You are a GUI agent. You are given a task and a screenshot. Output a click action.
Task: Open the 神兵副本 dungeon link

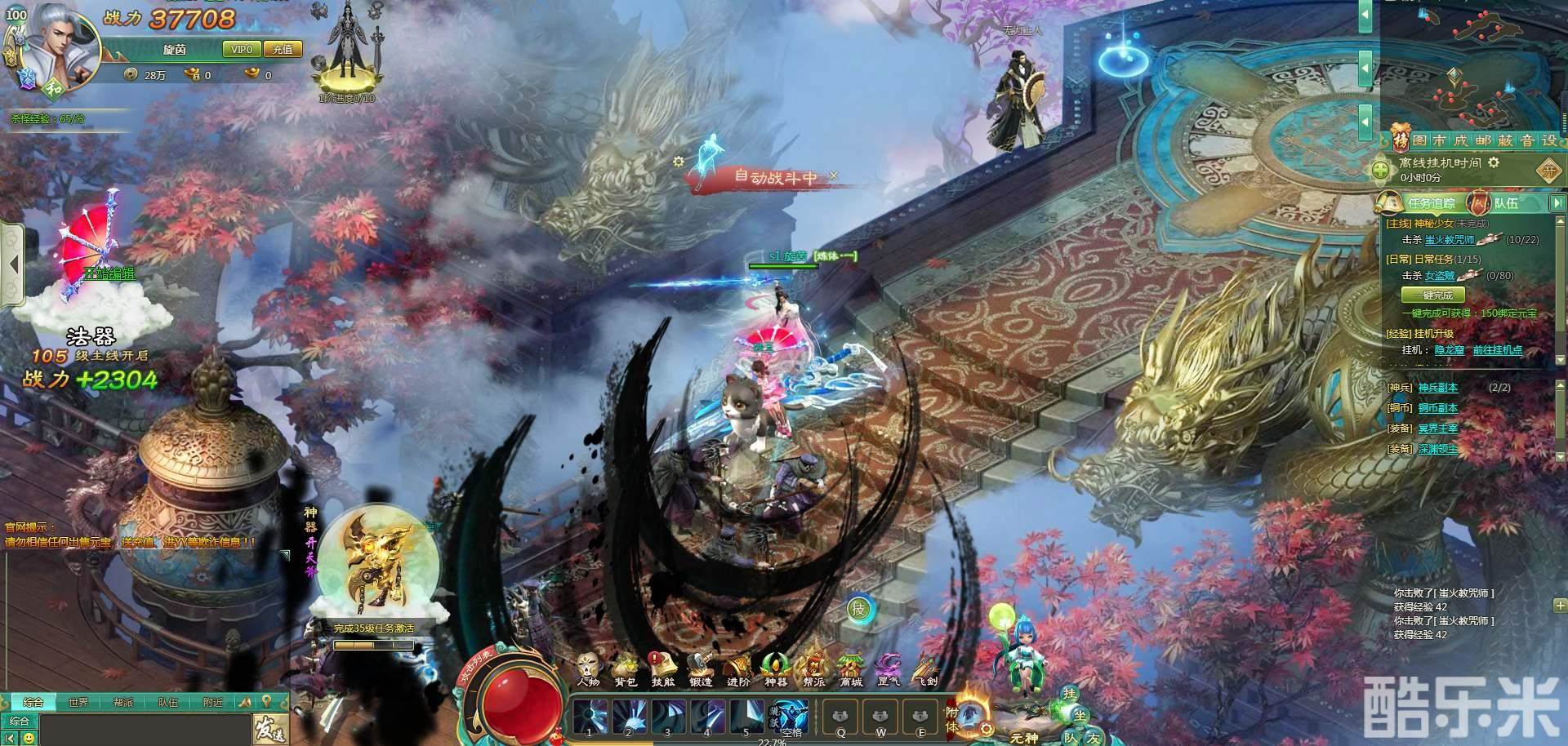(x=1437, y=388)
